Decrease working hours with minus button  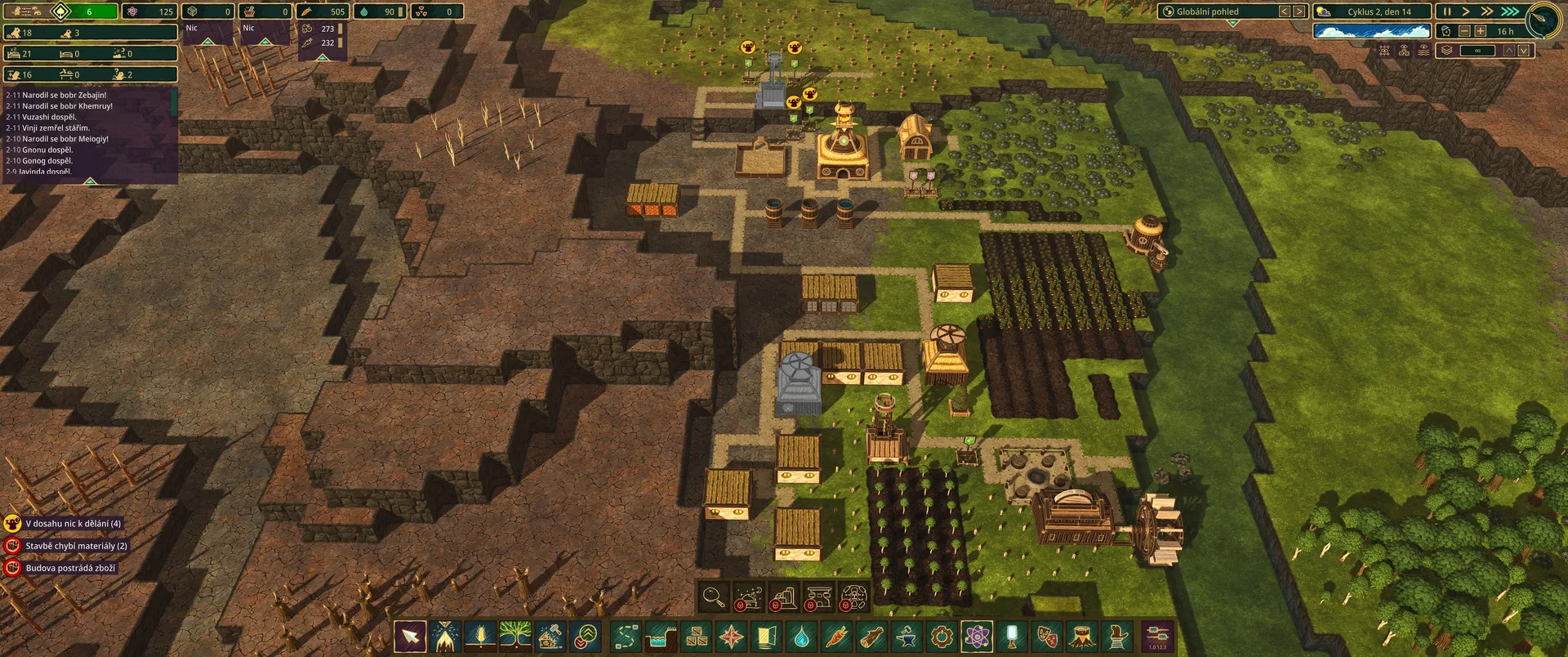pos(1463,31)
